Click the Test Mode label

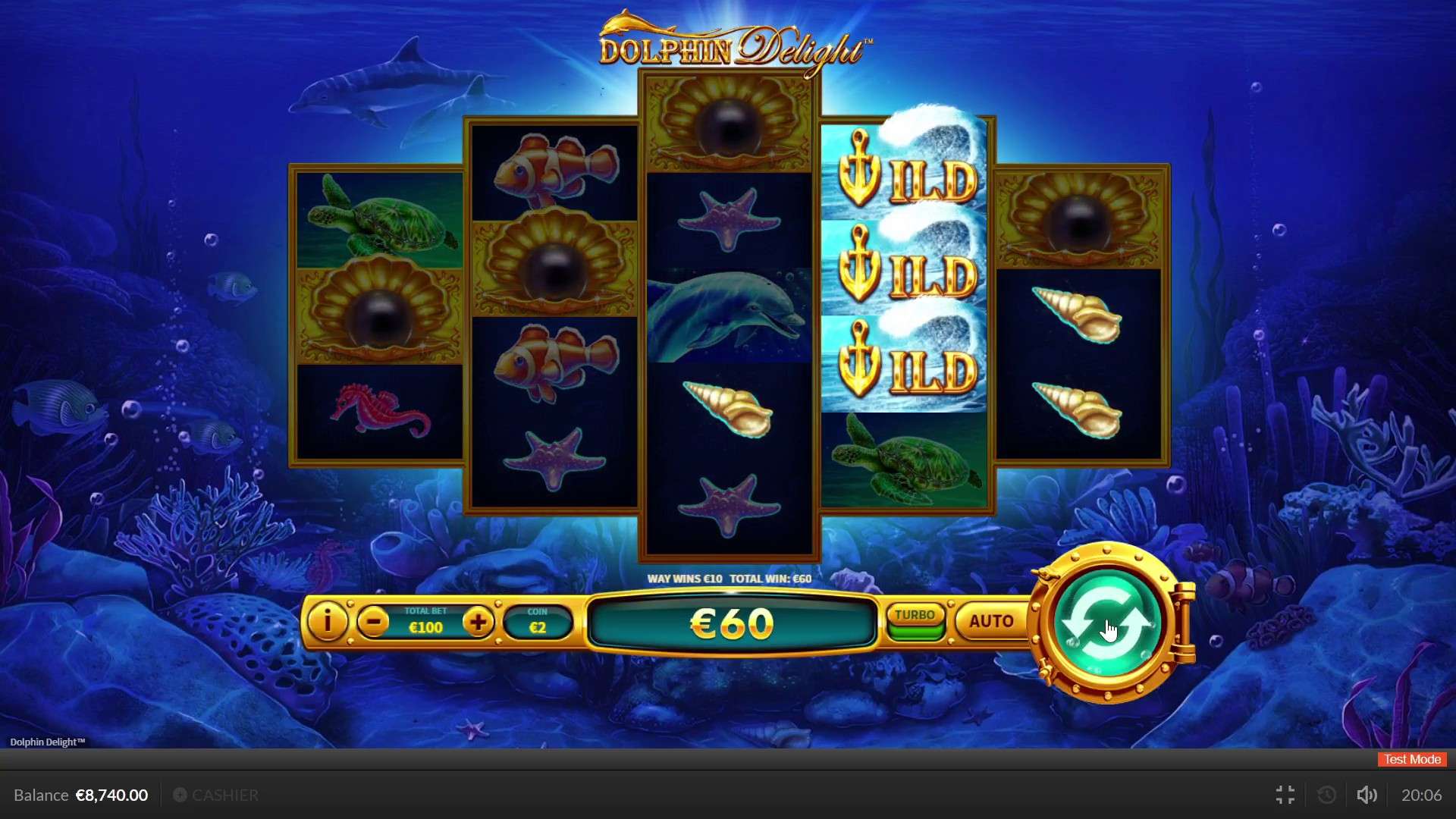1411,759
